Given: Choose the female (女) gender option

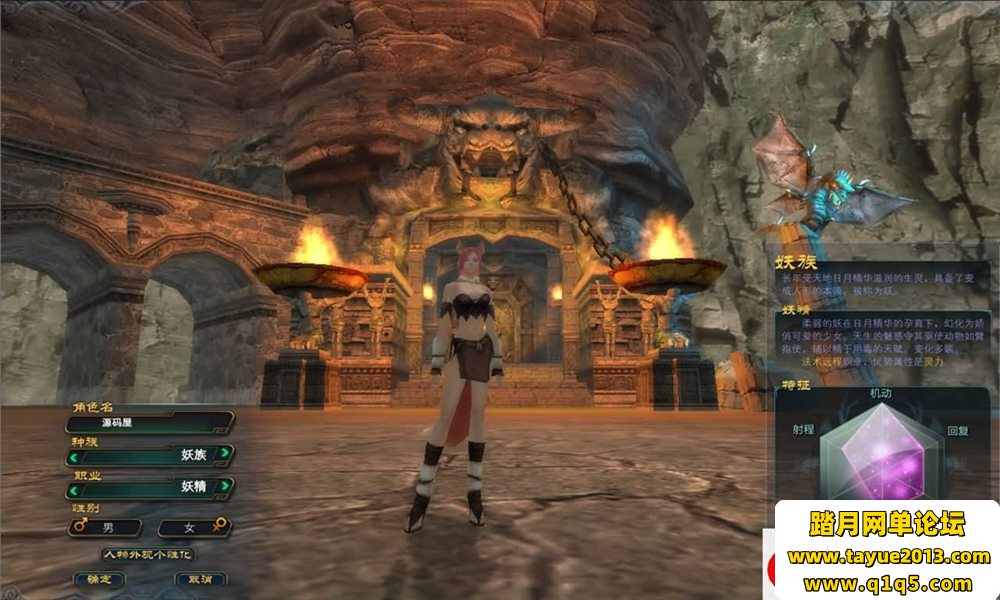Looking at the screenshot, I should [x=192, y=526].
